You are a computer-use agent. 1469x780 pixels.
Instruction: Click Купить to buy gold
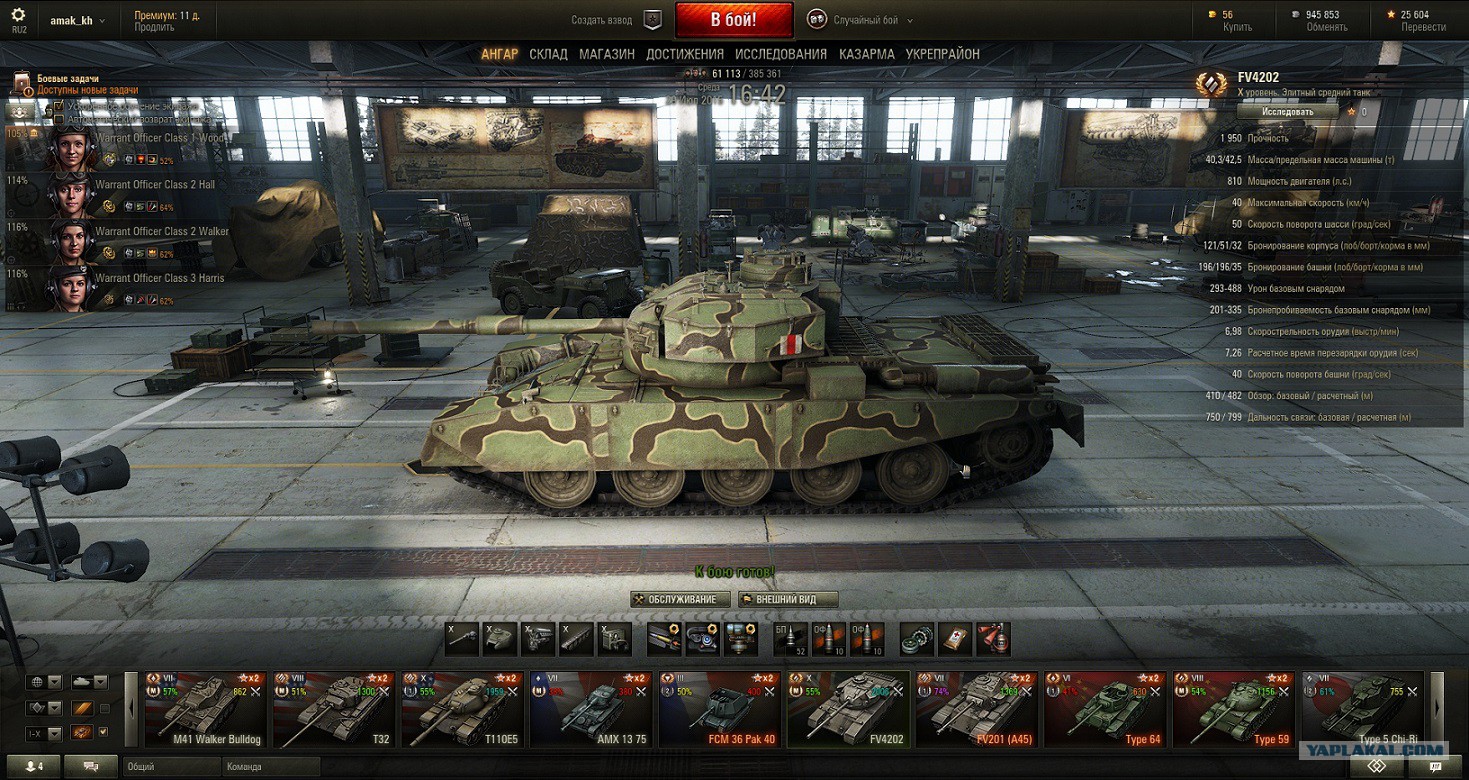1237,27
